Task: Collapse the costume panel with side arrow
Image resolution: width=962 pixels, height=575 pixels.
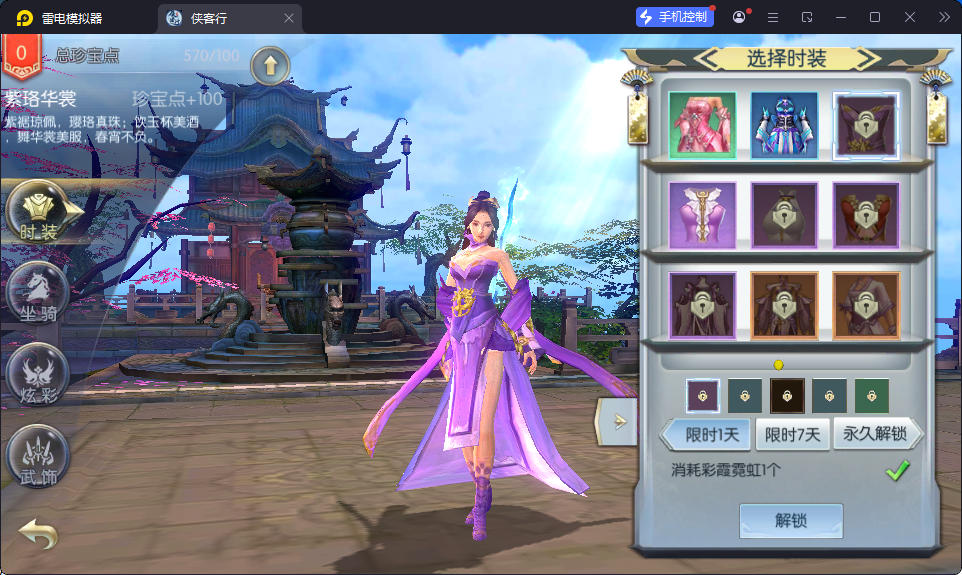Action: 617,421
